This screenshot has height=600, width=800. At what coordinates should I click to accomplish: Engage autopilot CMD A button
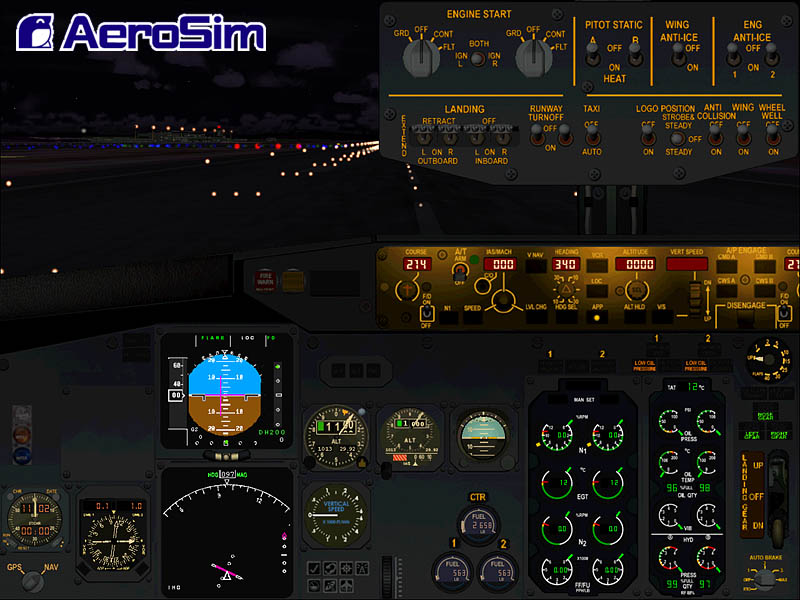point(727,266)
